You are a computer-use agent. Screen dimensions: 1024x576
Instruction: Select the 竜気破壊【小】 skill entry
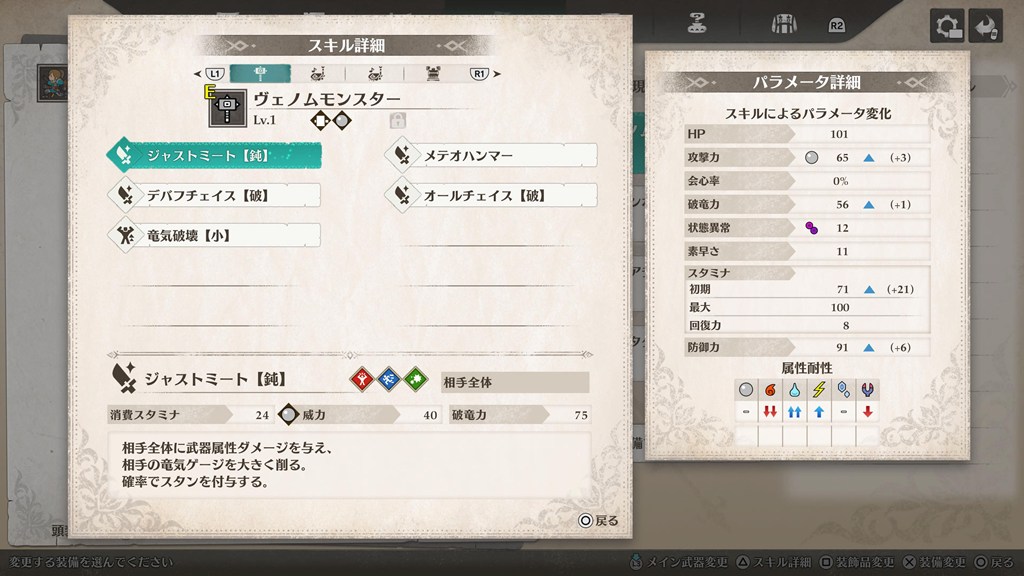point(215,235)
